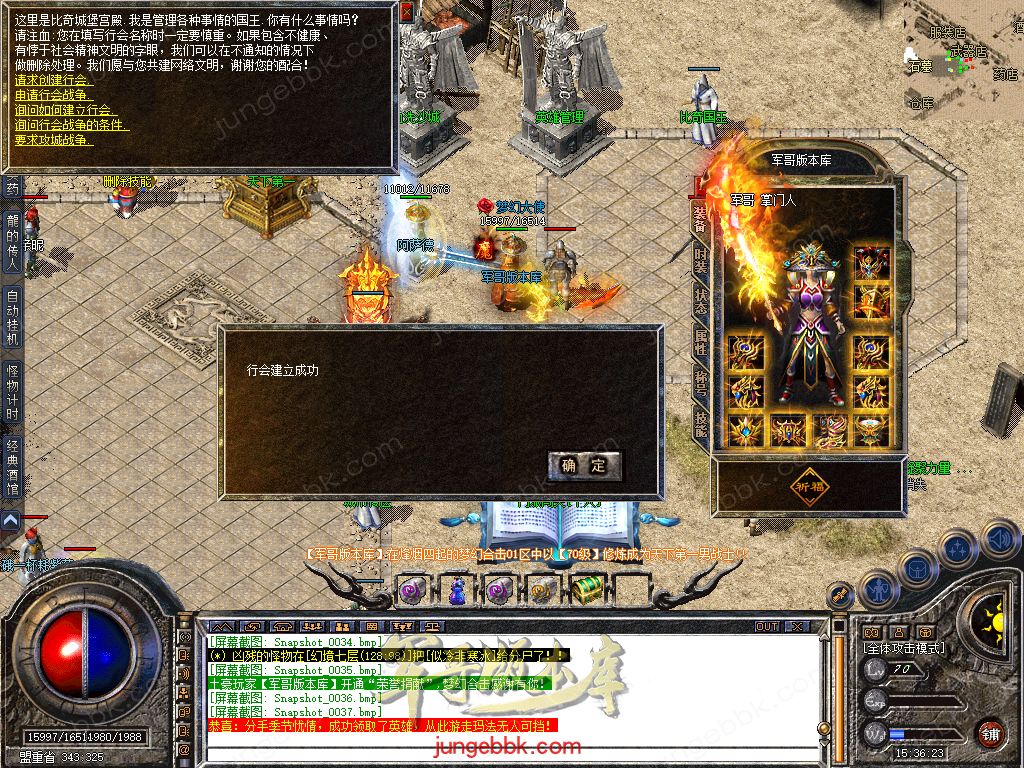The width and height of the screenshot is (1024, 768).
Task: Choose 请求创建行会 dialogue option
Action: [54, 80]
